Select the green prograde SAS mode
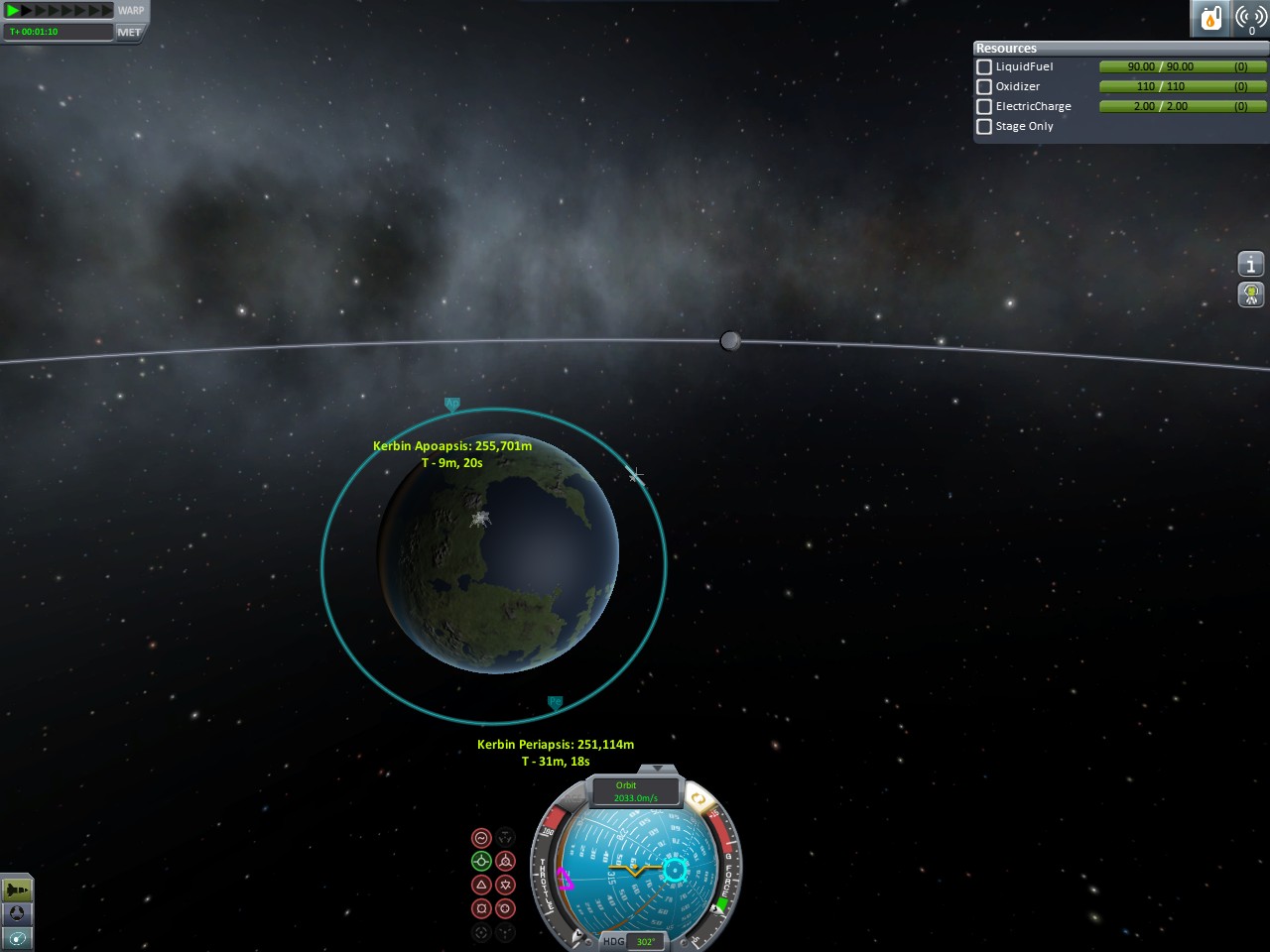The height and width of the screenshot is (952, 1270). click(481, 861)
